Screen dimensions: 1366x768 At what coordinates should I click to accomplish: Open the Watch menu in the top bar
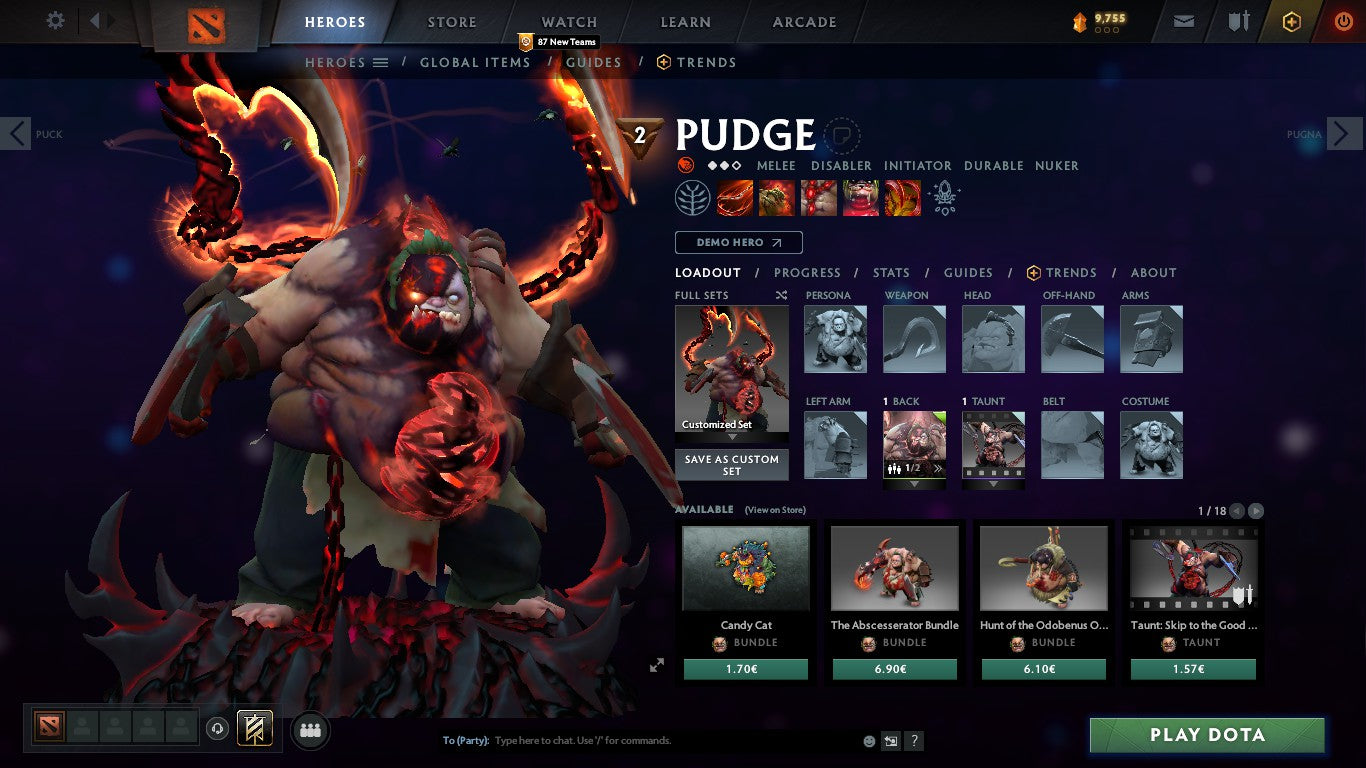(568, 21)
